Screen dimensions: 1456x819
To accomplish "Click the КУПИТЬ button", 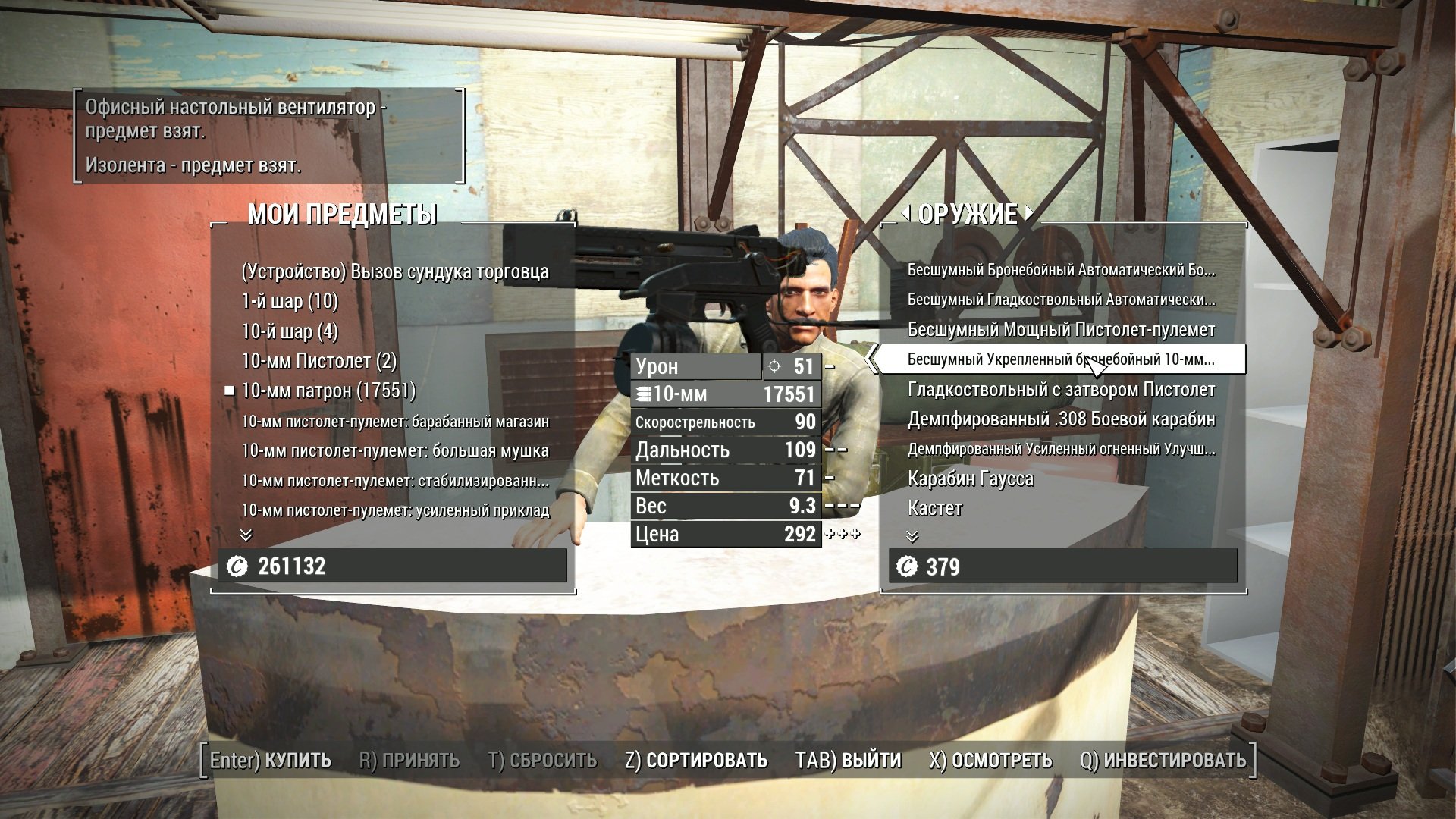I will point(271,760).
